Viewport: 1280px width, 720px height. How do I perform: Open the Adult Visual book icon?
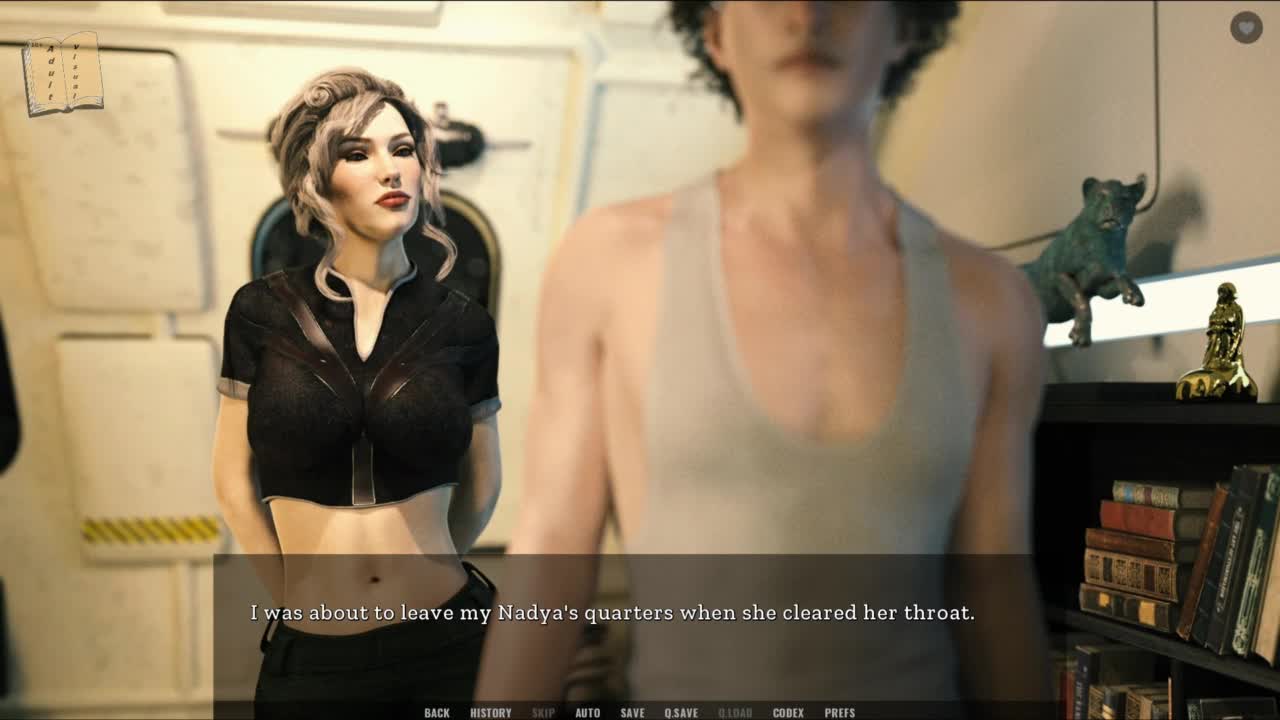point(63,73)
